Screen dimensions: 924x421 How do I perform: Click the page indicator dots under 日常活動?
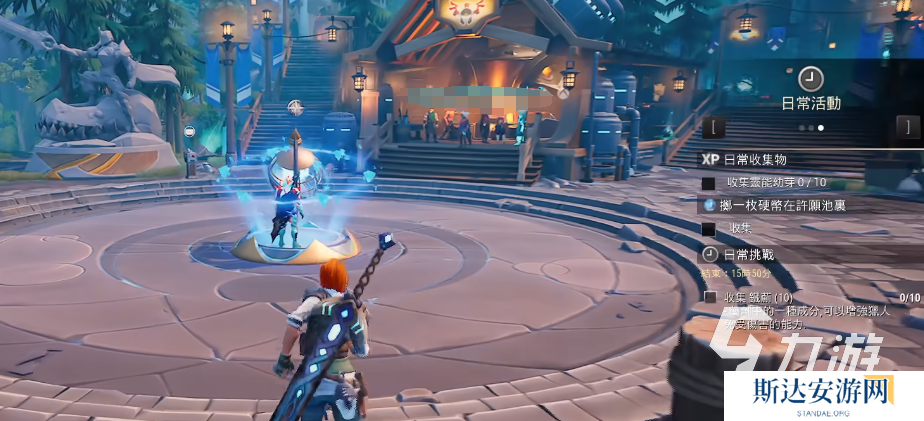point(810,128)
